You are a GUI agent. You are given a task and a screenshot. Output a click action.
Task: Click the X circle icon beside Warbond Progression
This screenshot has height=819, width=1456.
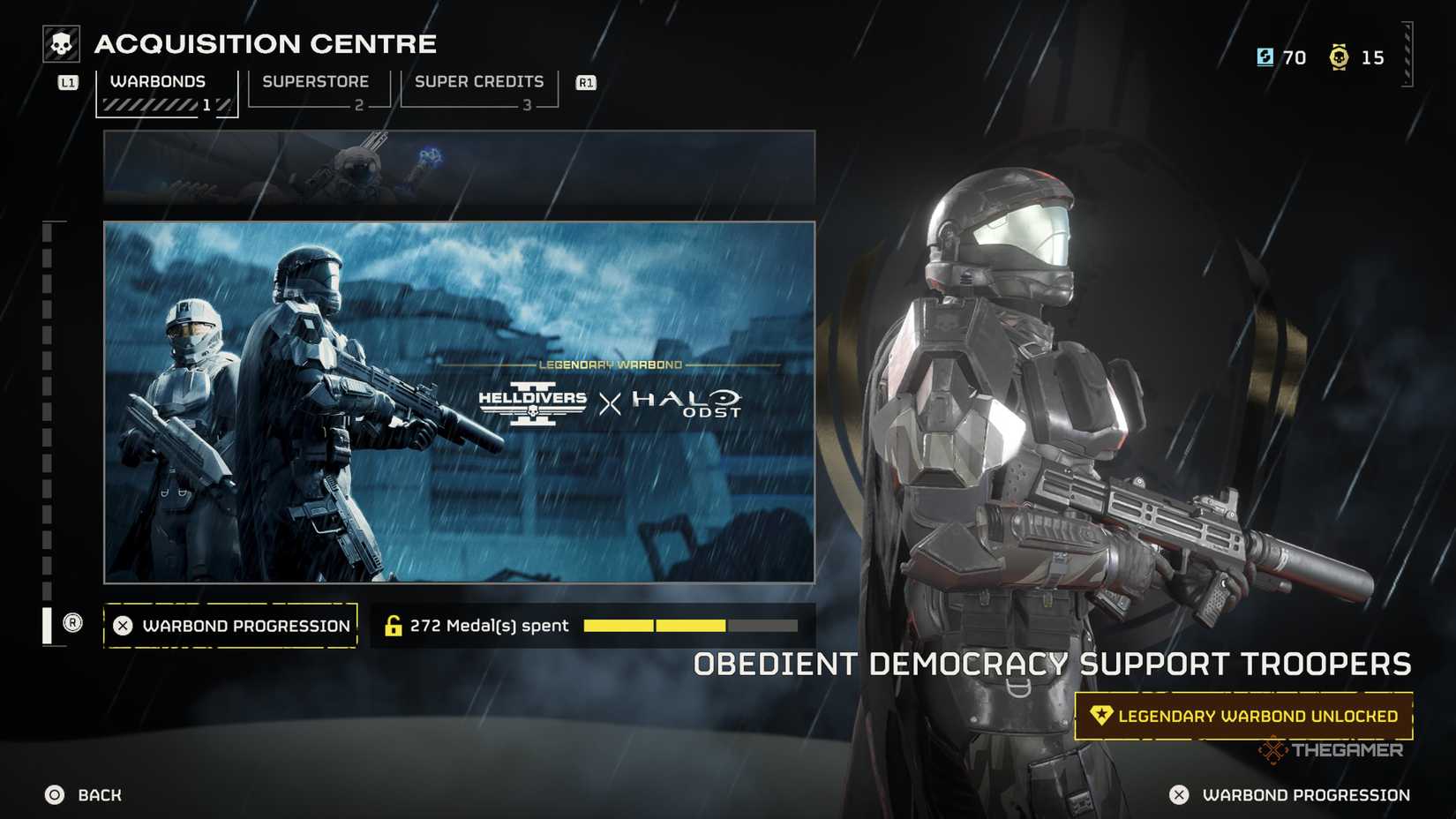point(123,625)
